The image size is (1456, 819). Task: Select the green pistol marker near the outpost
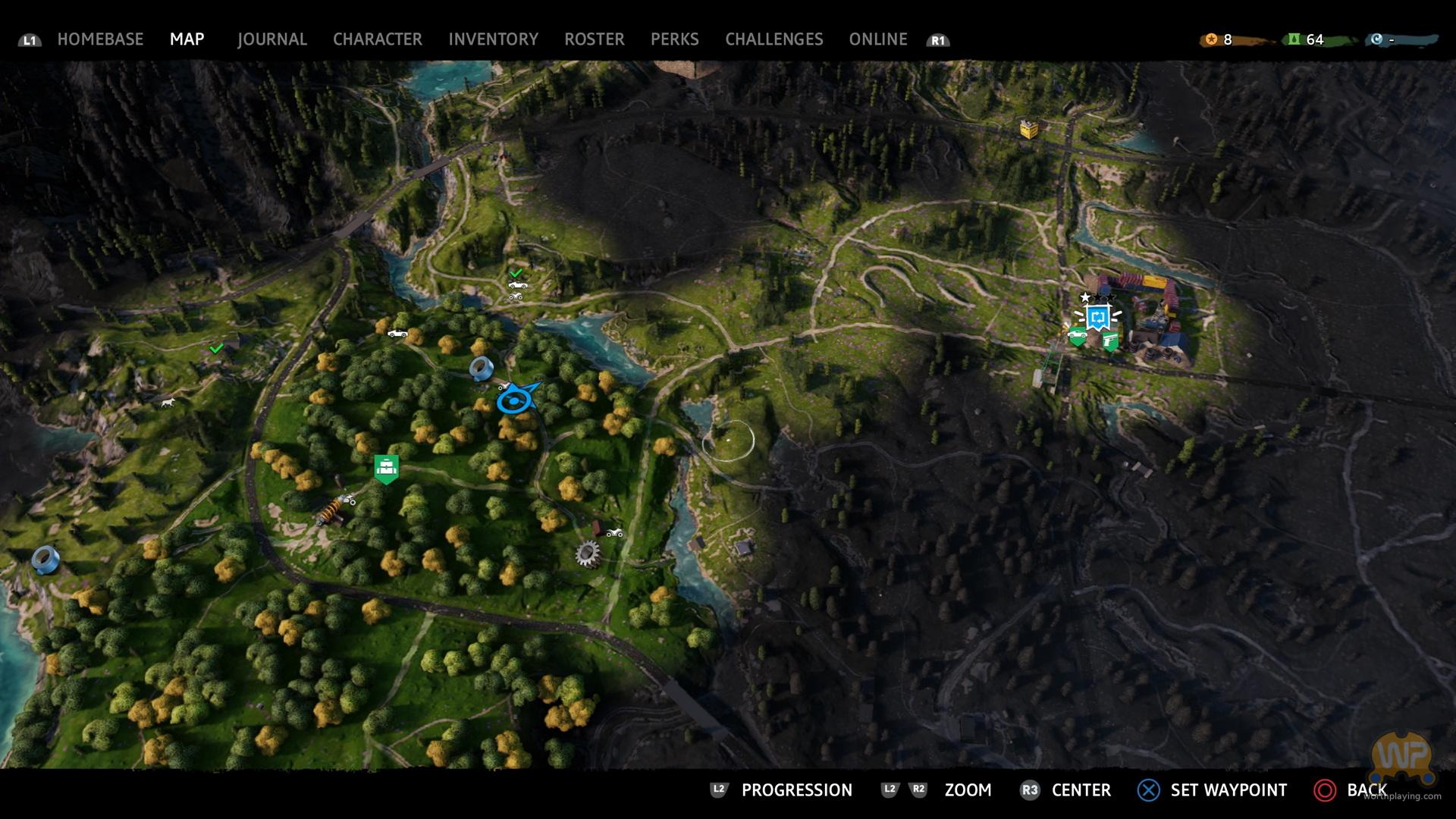[x=1111, y=342]
